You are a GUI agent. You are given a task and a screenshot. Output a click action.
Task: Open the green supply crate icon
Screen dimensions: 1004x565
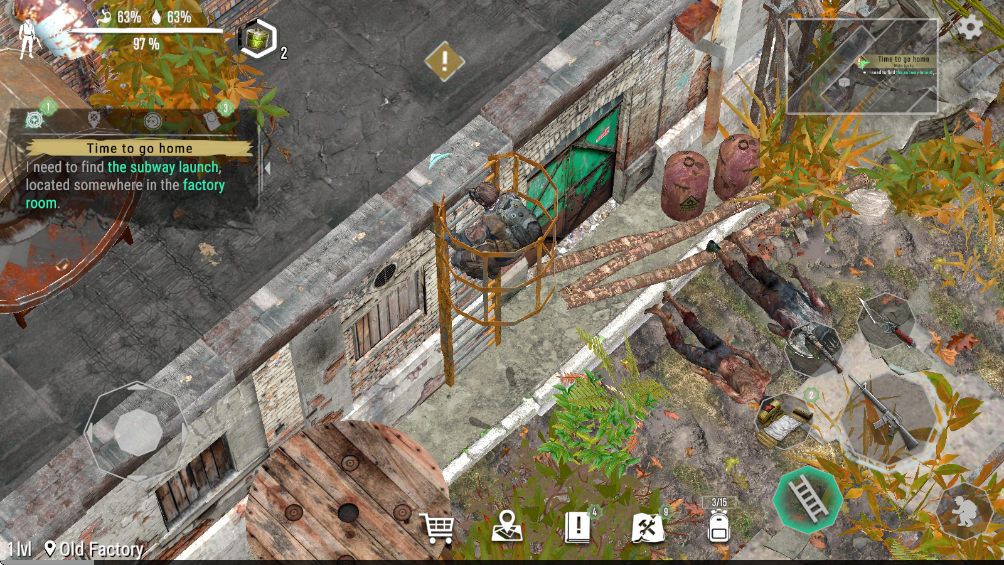pos(258,40)
